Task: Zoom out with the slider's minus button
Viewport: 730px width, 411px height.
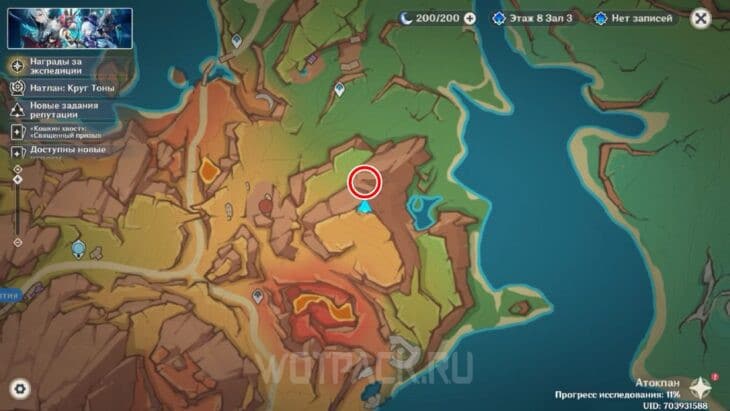Action: pos(17,242)
